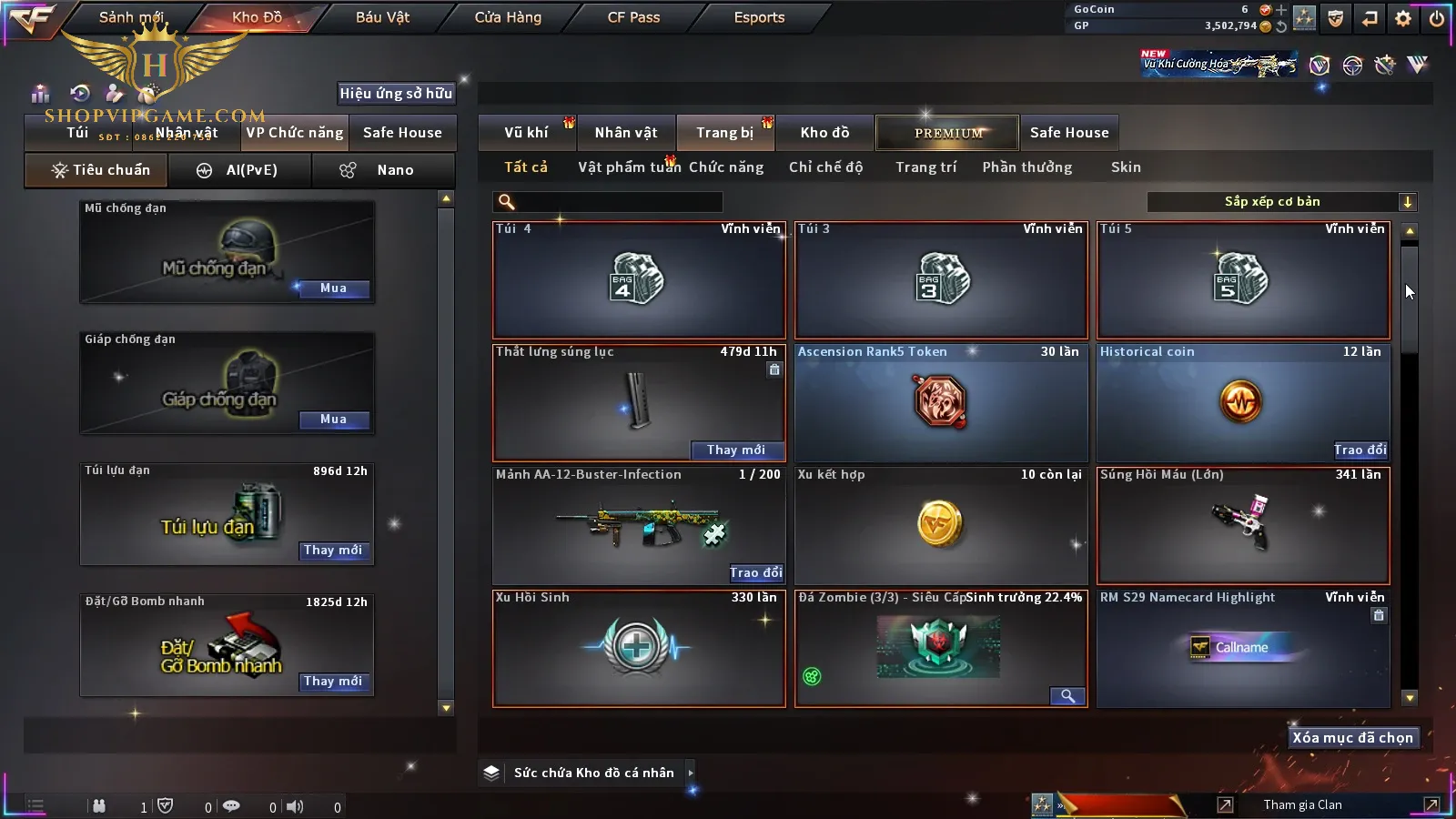Renew the Đặt/Gỡ Bomb nhanh item
The width and height of the screenshot is (1456, 819).
(333, 682)
